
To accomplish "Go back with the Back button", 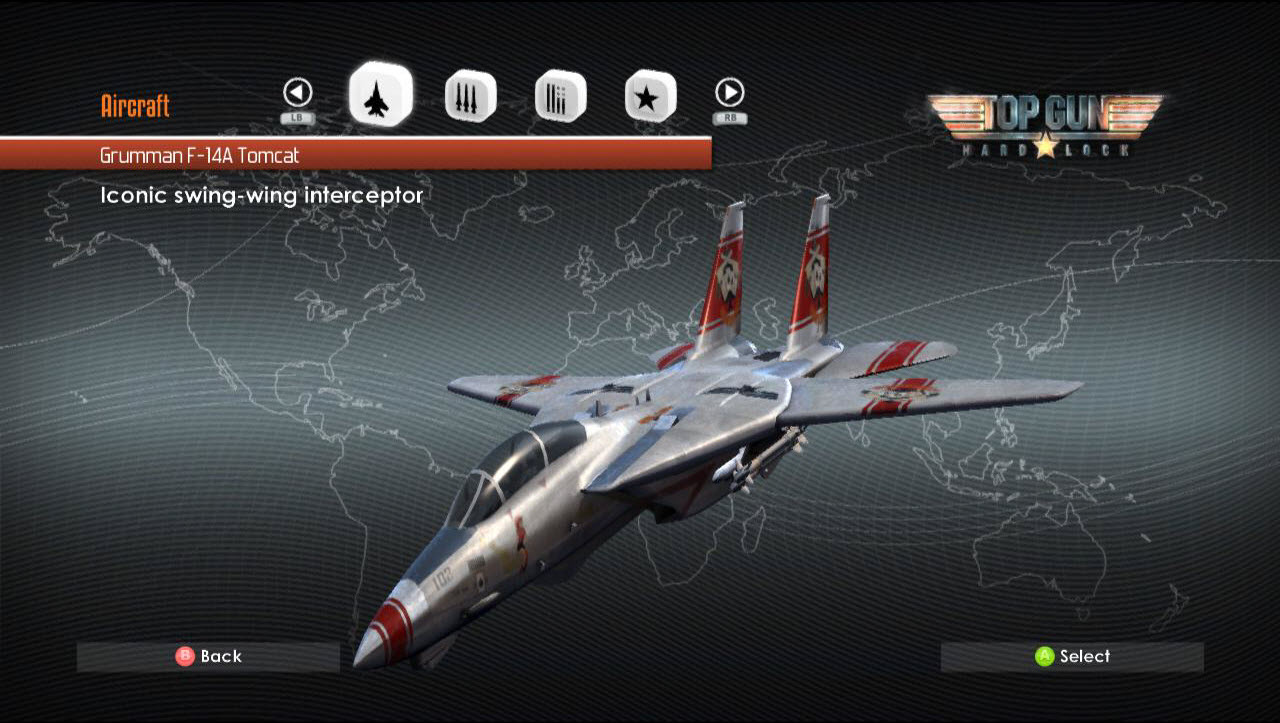I will [209, 657].
